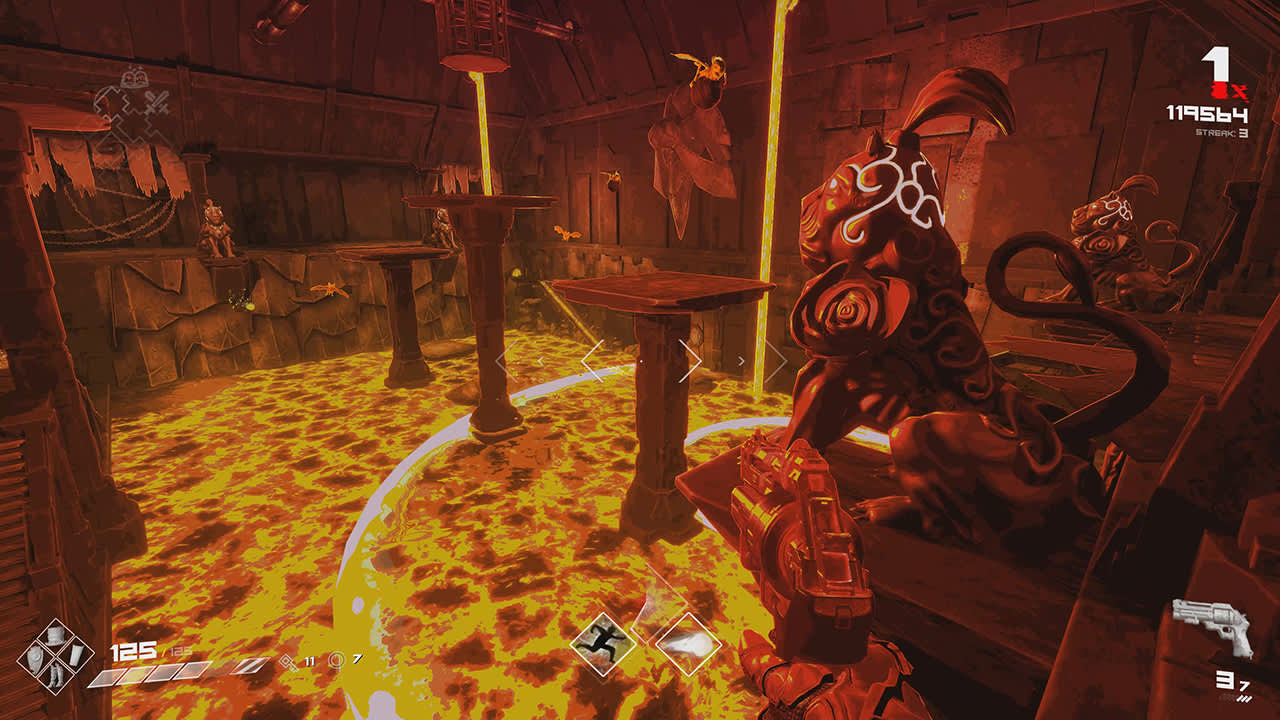The height and width of the screenshot is (720, 1280).
Task: Open the diamond-shaped equipment loadout icon
Action: click(51, 656)
